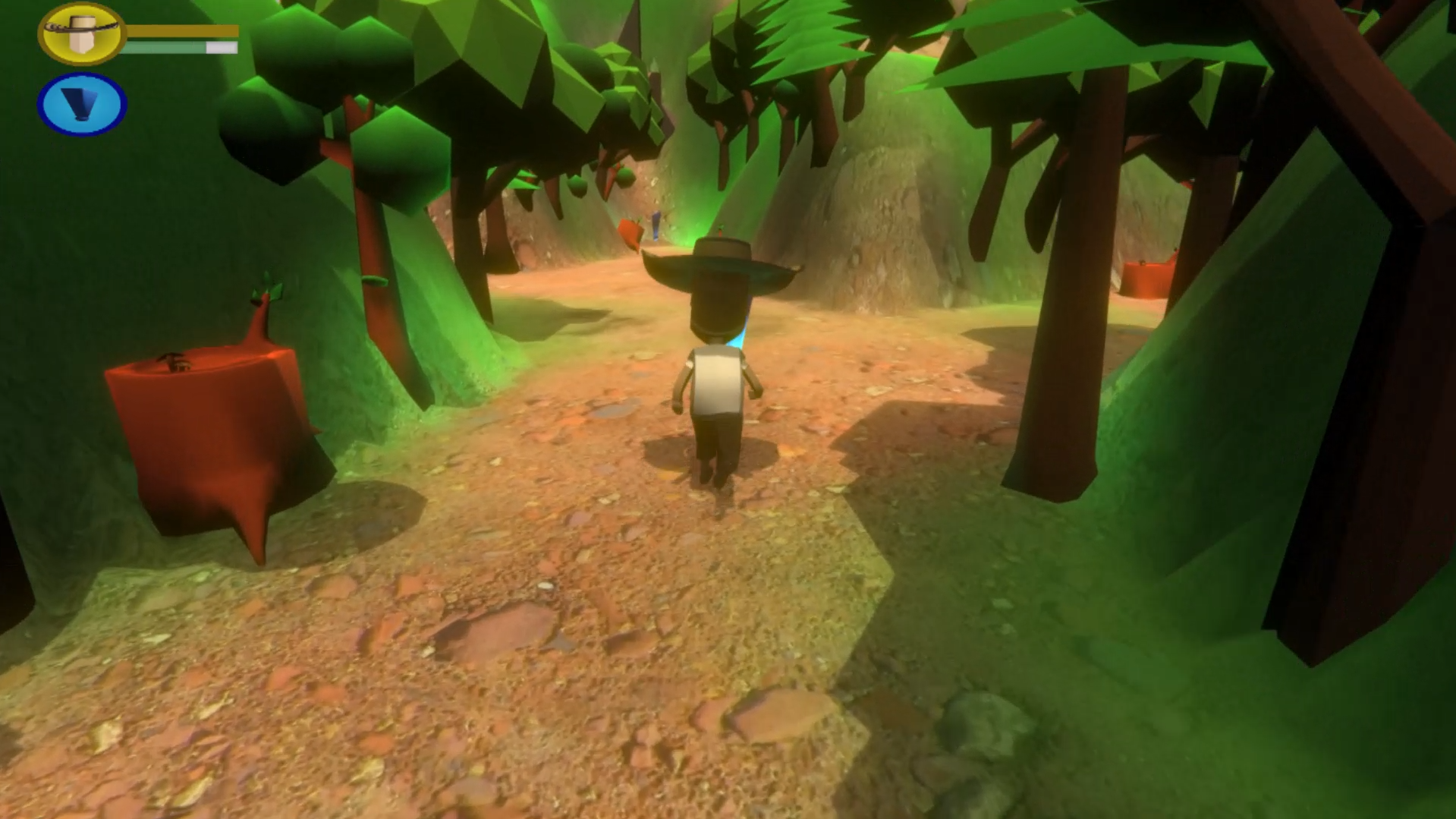The height and width of the screenshot is (819, 1456).
Task: Select the blue cone ability icon
Action: (x=82, y=105)
